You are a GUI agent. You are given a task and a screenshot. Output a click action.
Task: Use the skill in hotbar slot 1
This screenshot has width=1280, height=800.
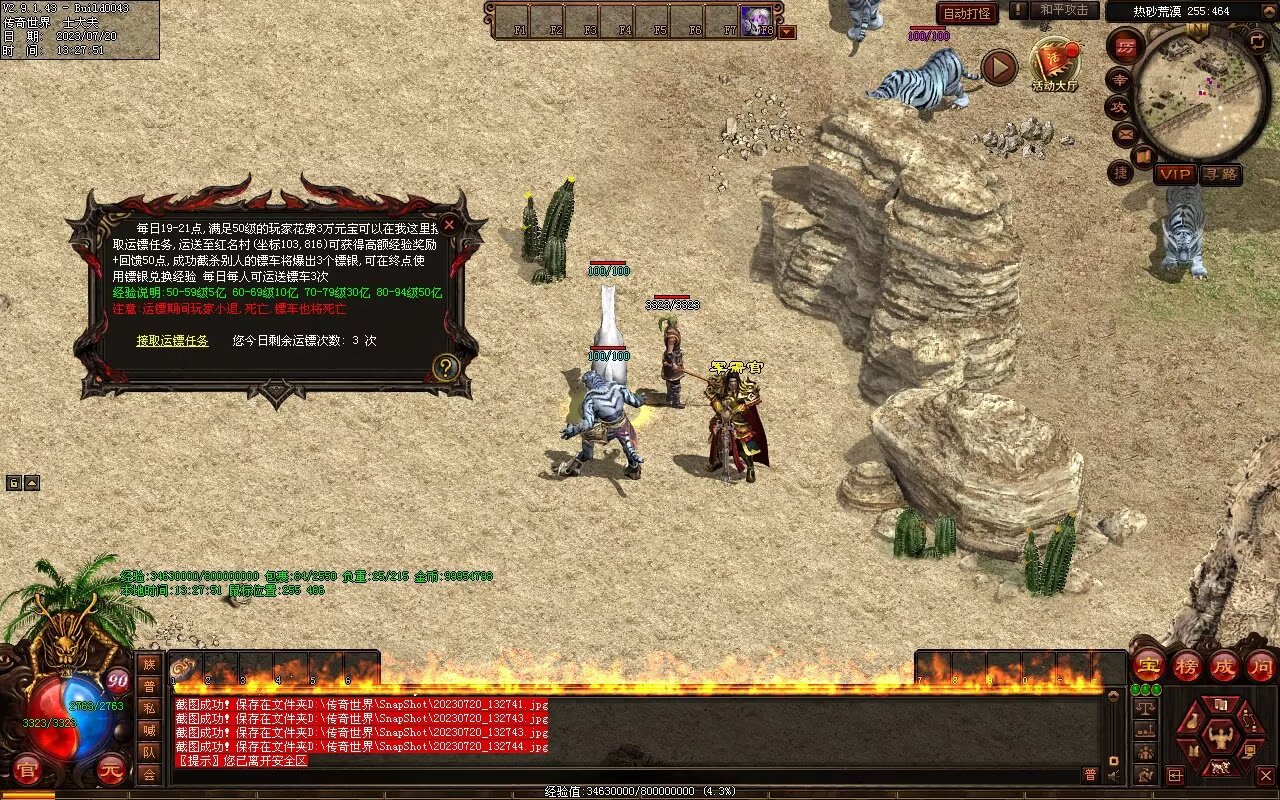click(x=188, y=669)
